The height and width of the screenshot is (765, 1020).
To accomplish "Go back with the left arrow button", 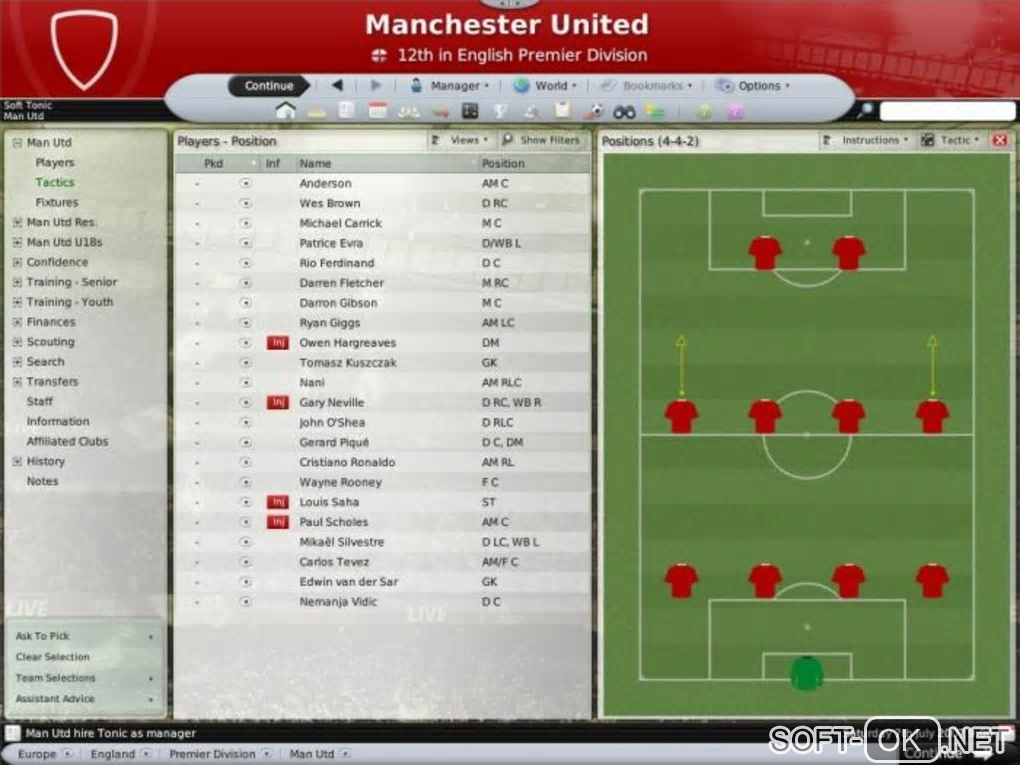I will tap(337, 86).
